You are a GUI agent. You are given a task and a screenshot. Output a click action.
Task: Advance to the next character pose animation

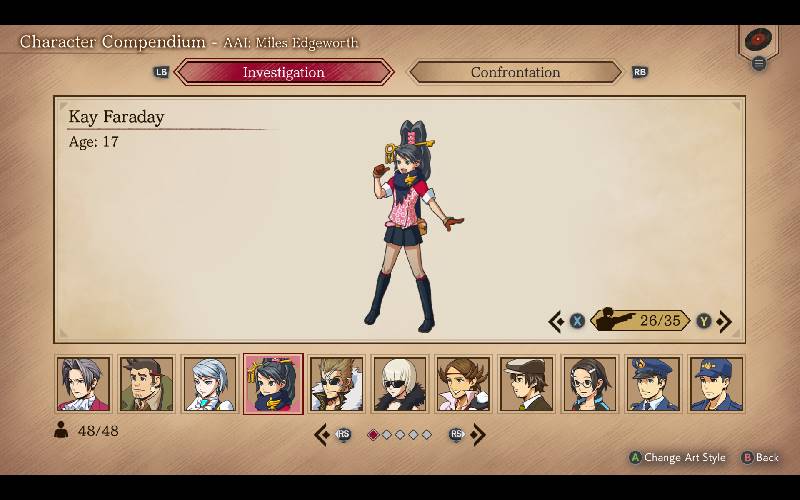click(x=724, y=321)
